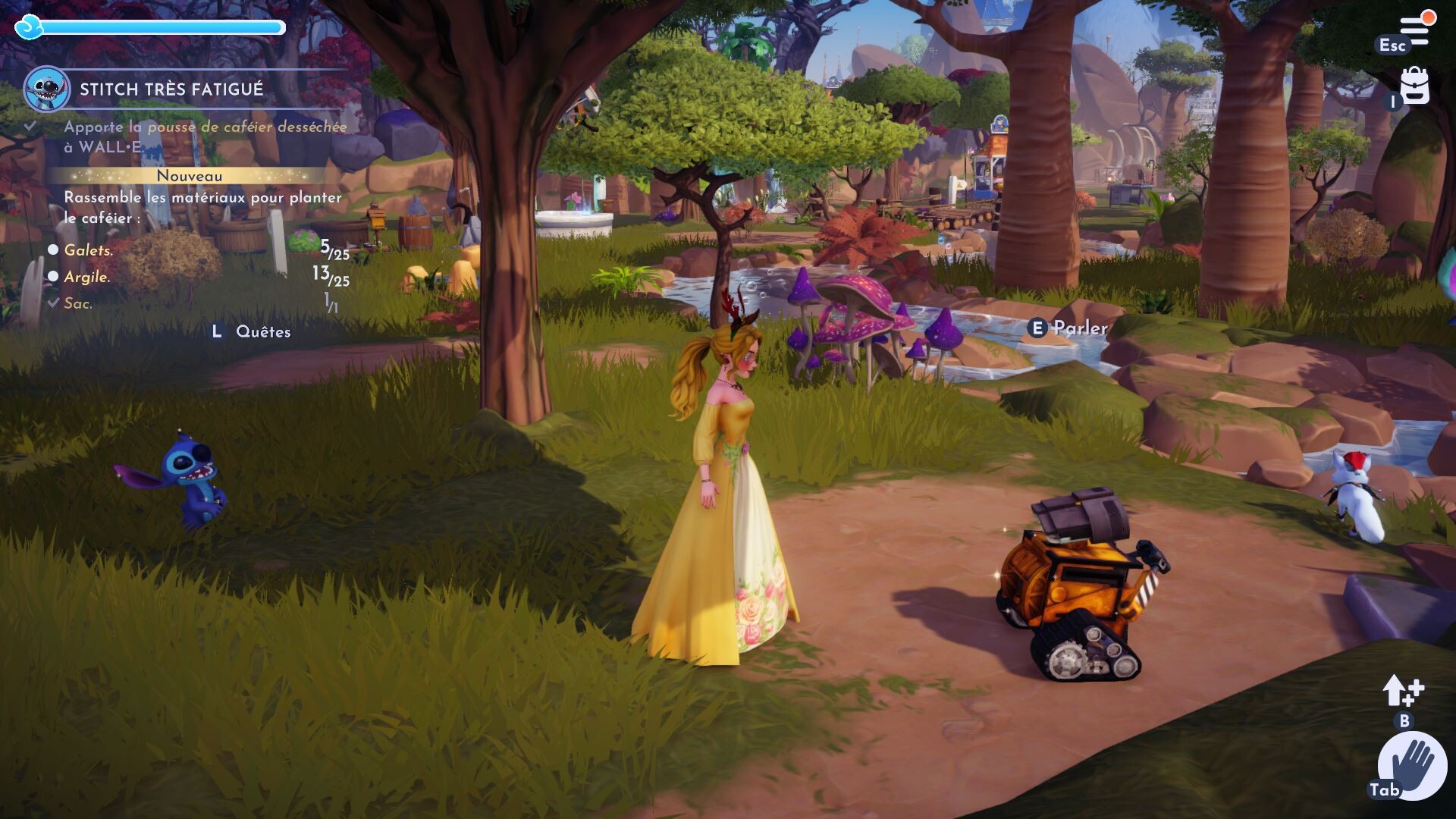Open the backpack inventory

[x=1414, y=86]
